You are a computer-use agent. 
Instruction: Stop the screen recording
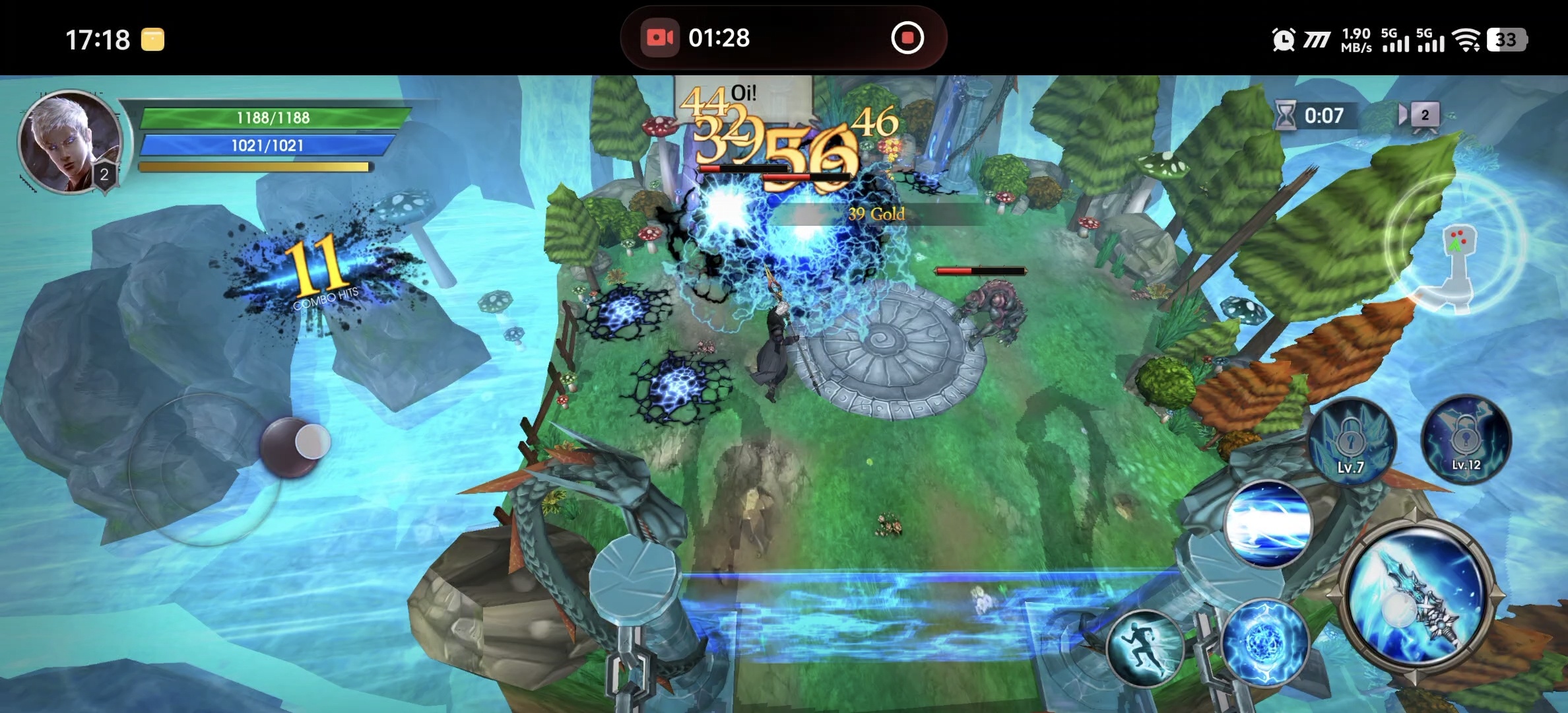click(907, 38)
